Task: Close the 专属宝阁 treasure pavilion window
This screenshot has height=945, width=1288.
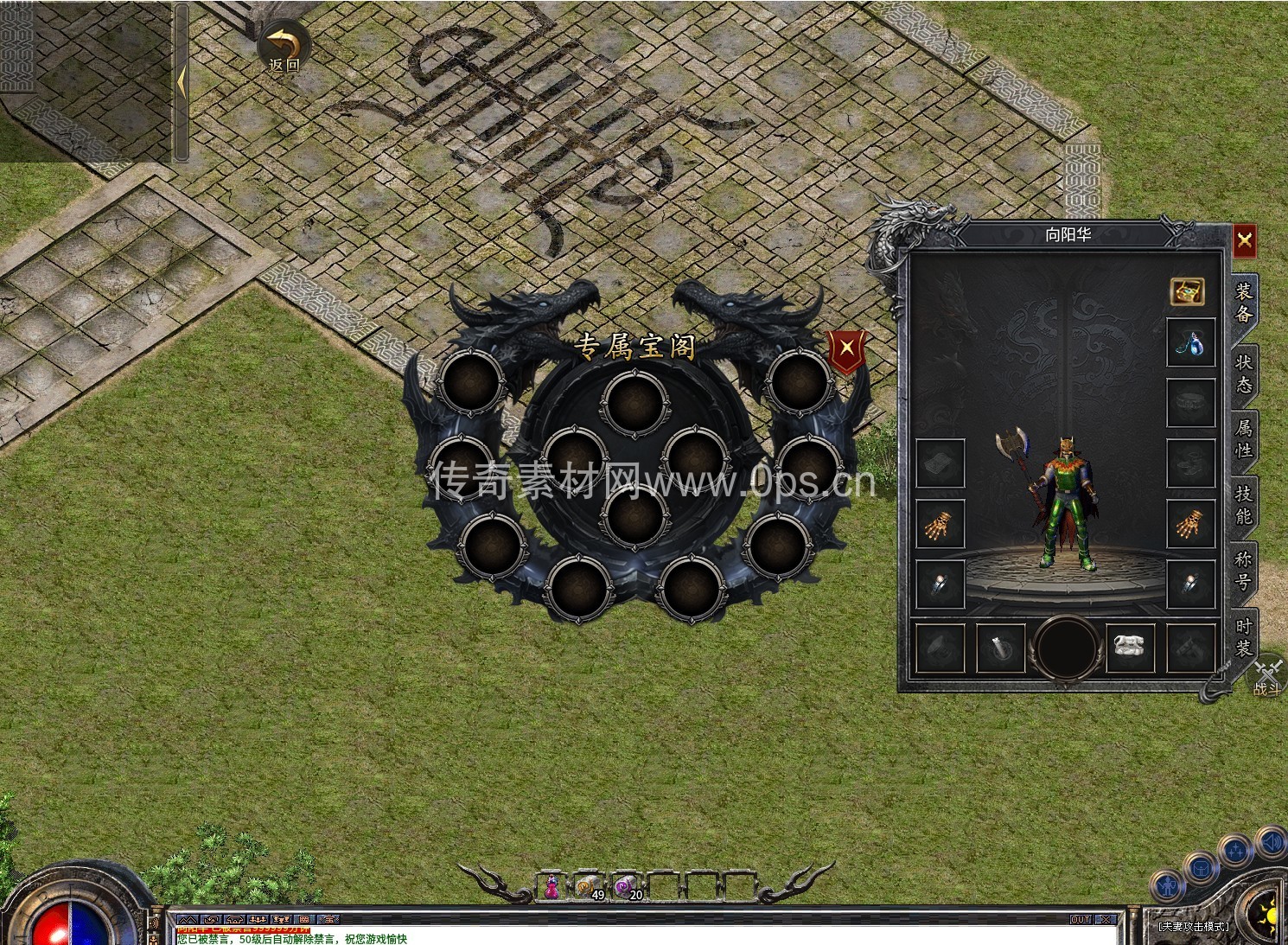Action: (x=847, y=348)
